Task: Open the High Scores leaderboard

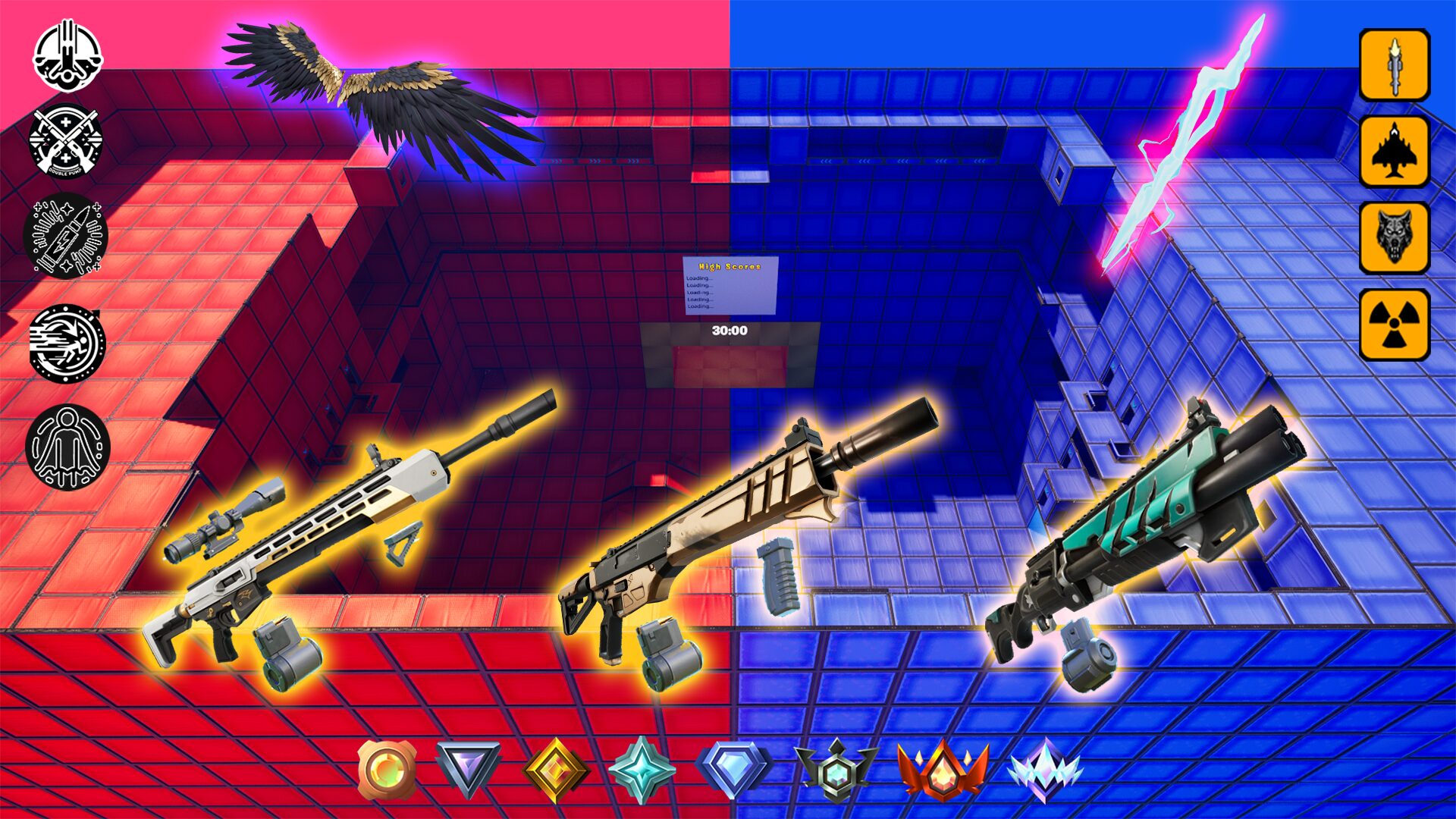Action: point(730,284)
